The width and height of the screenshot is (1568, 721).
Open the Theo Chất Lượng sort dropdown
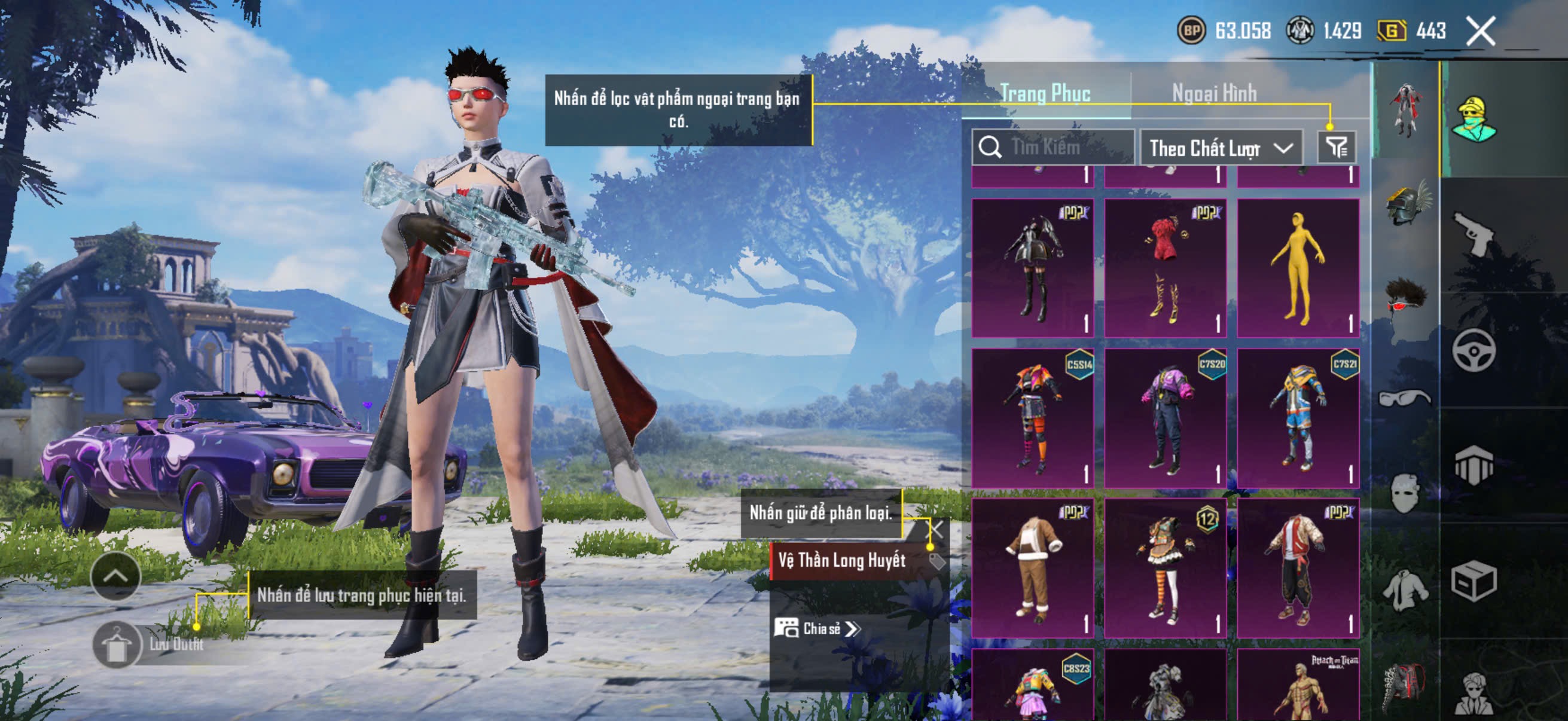[1221, 148]
